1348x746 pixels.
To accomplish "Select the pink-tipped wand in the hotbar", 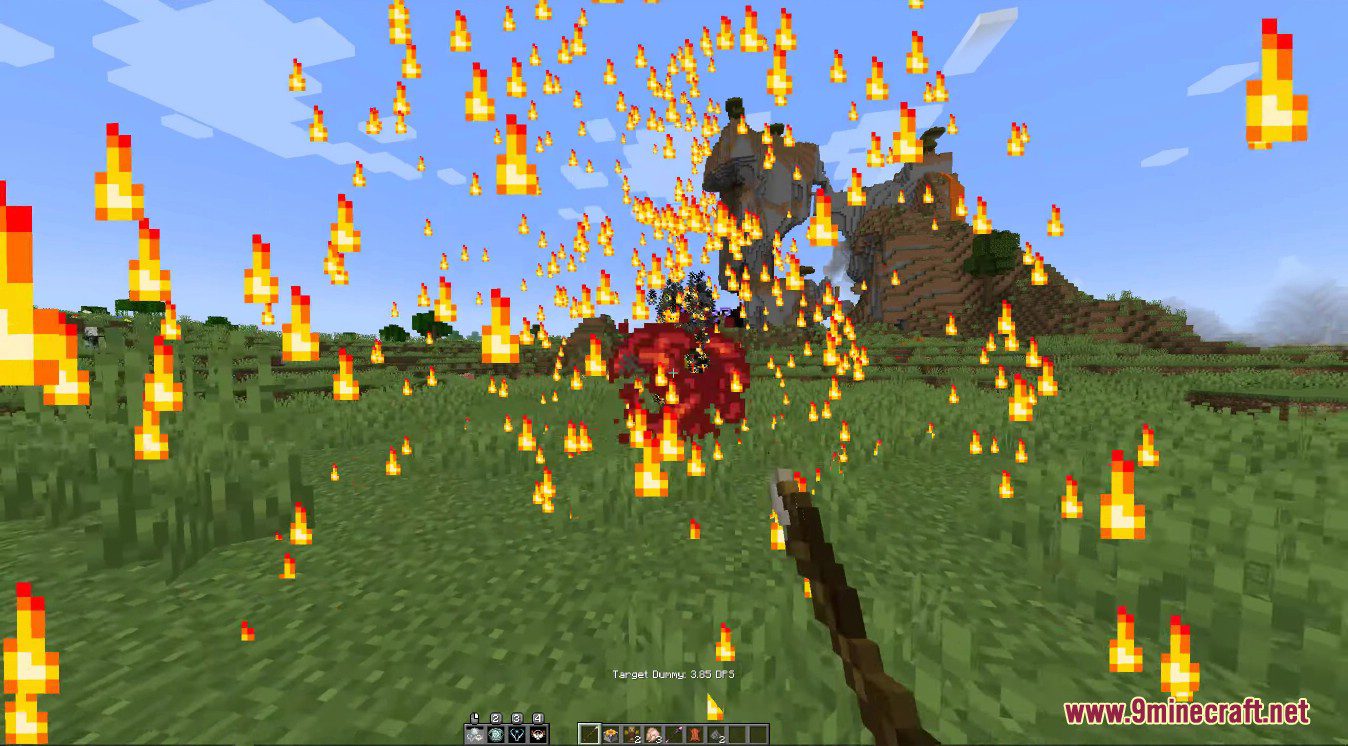I will tap(674, 734).
